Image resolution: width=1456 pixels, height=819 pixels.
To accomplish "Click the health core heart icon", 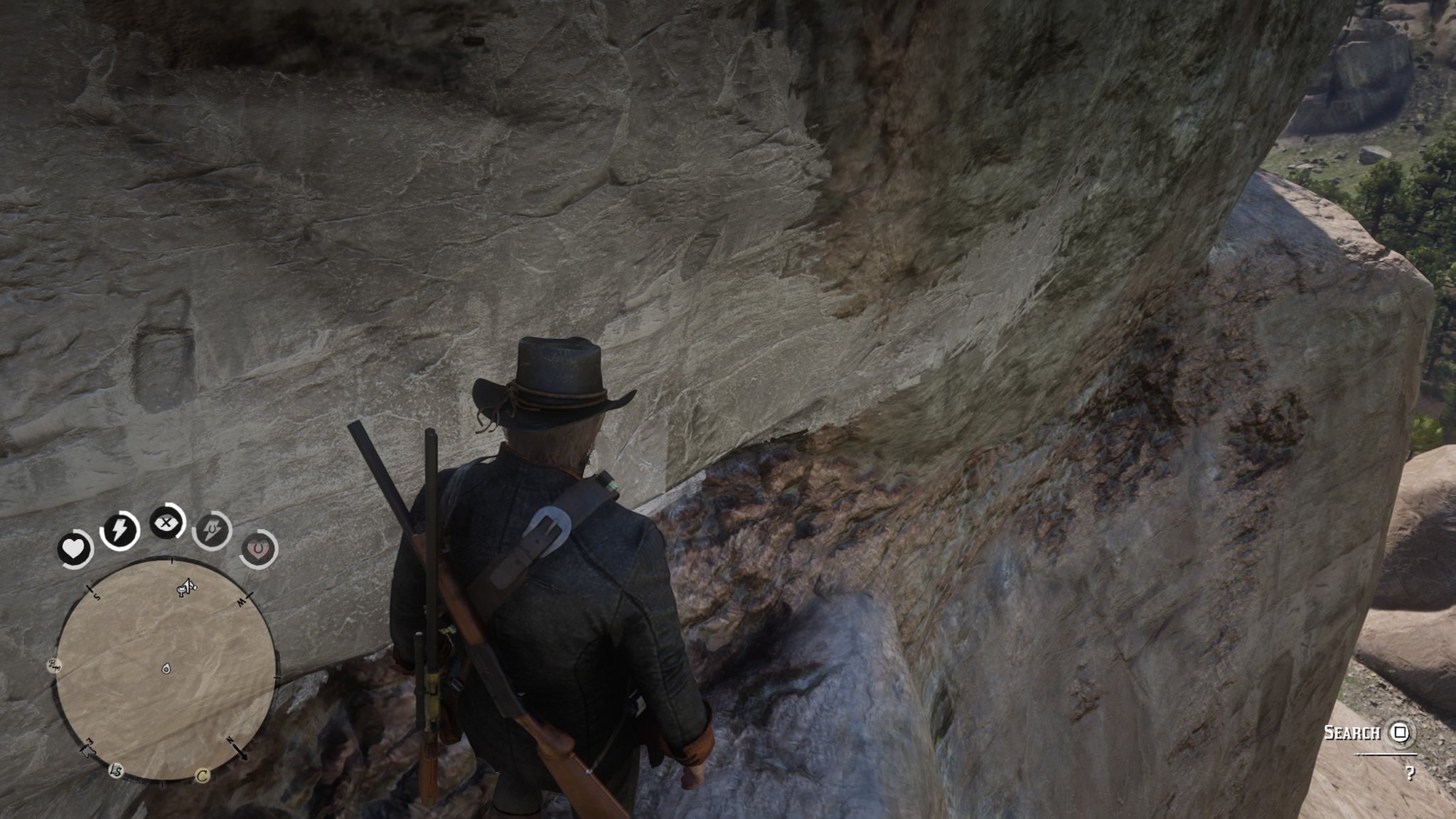I will tap(75, 548).
